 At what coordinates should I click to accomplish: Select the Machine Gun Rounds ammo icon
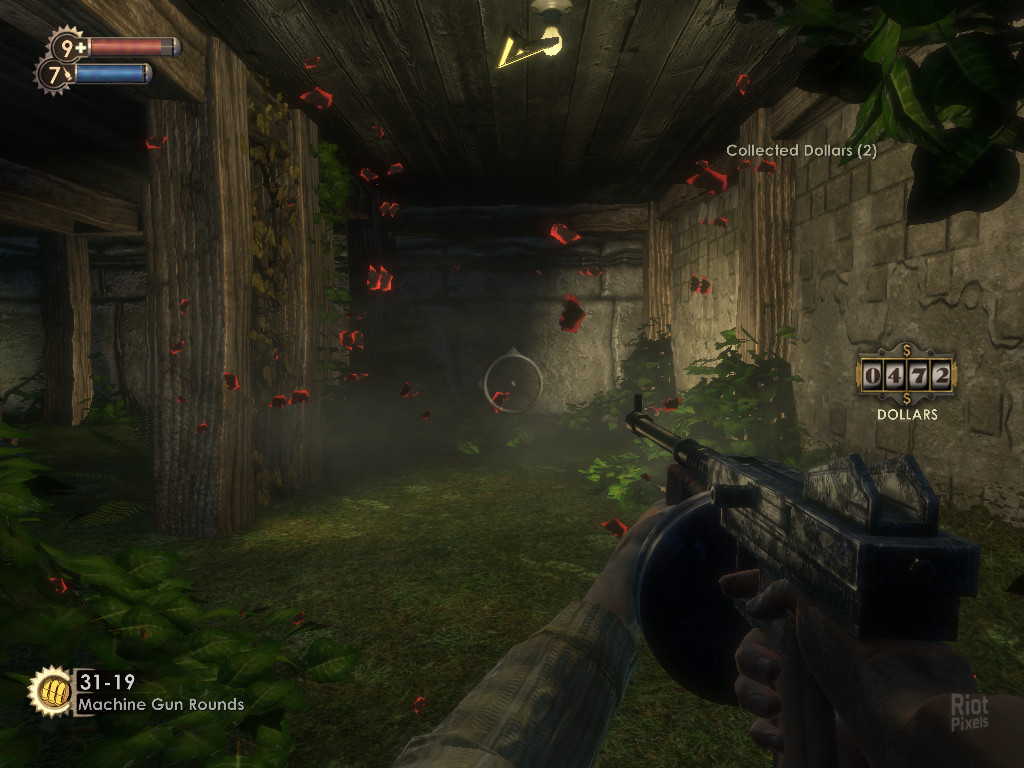(x=50, y=691)
